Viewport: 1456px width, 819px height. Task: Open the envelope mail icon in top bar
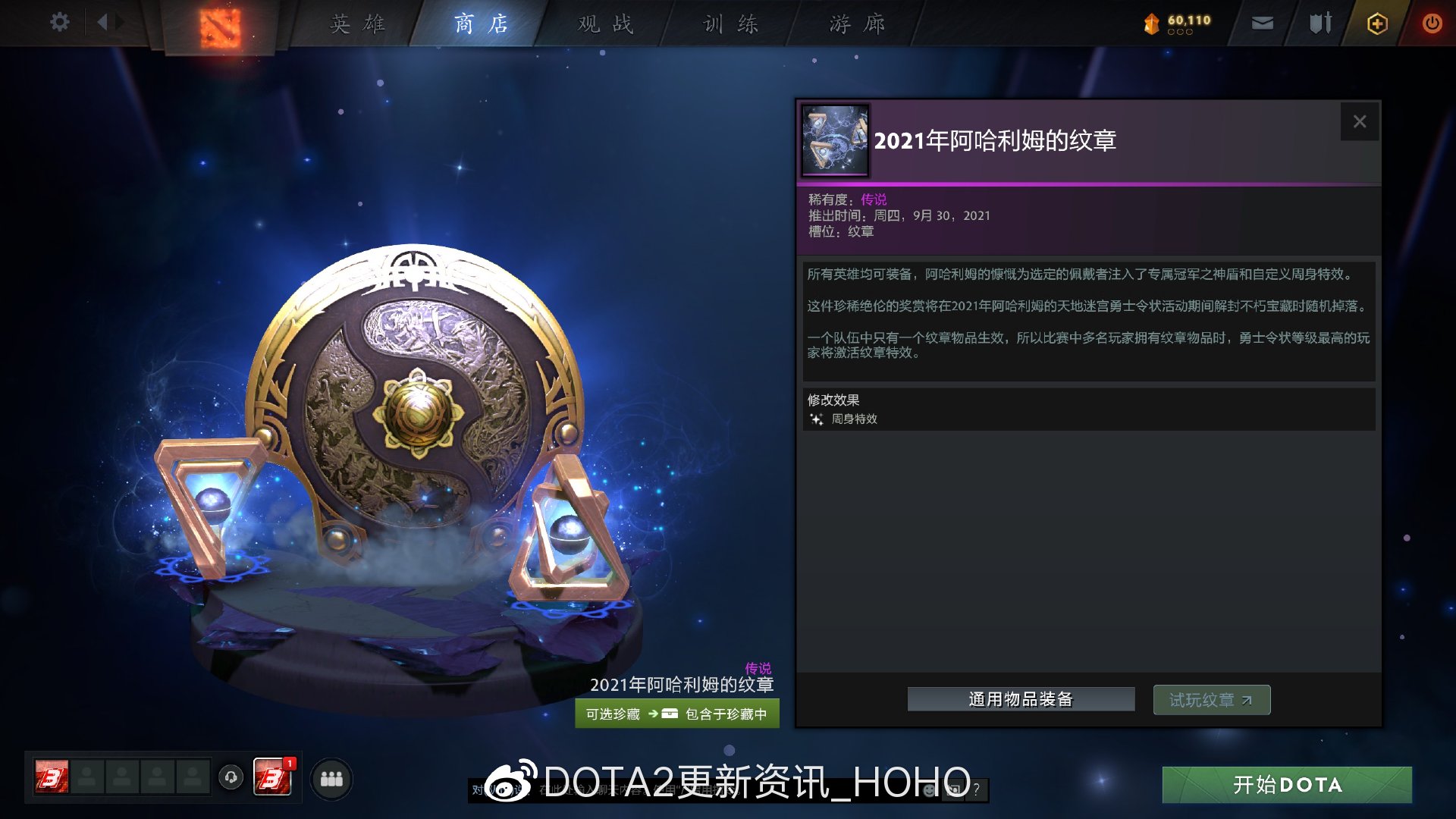point(1261,24)
